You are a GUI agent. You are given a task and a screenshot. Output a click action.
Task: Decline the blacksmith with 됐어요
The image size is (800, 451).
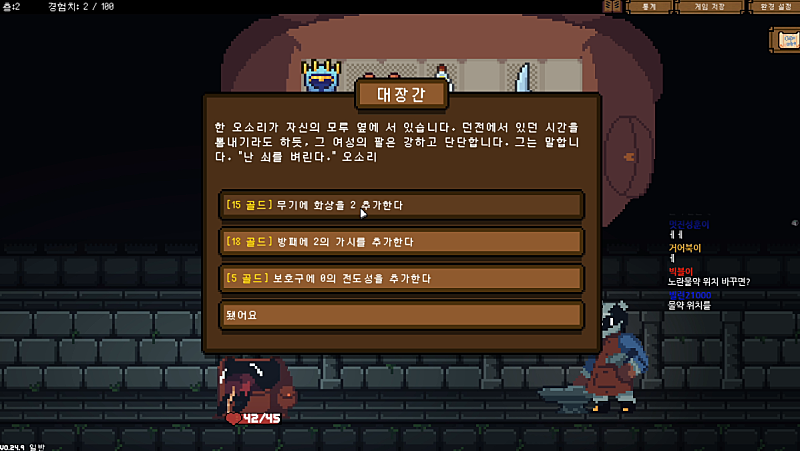[x=400, y=314]
